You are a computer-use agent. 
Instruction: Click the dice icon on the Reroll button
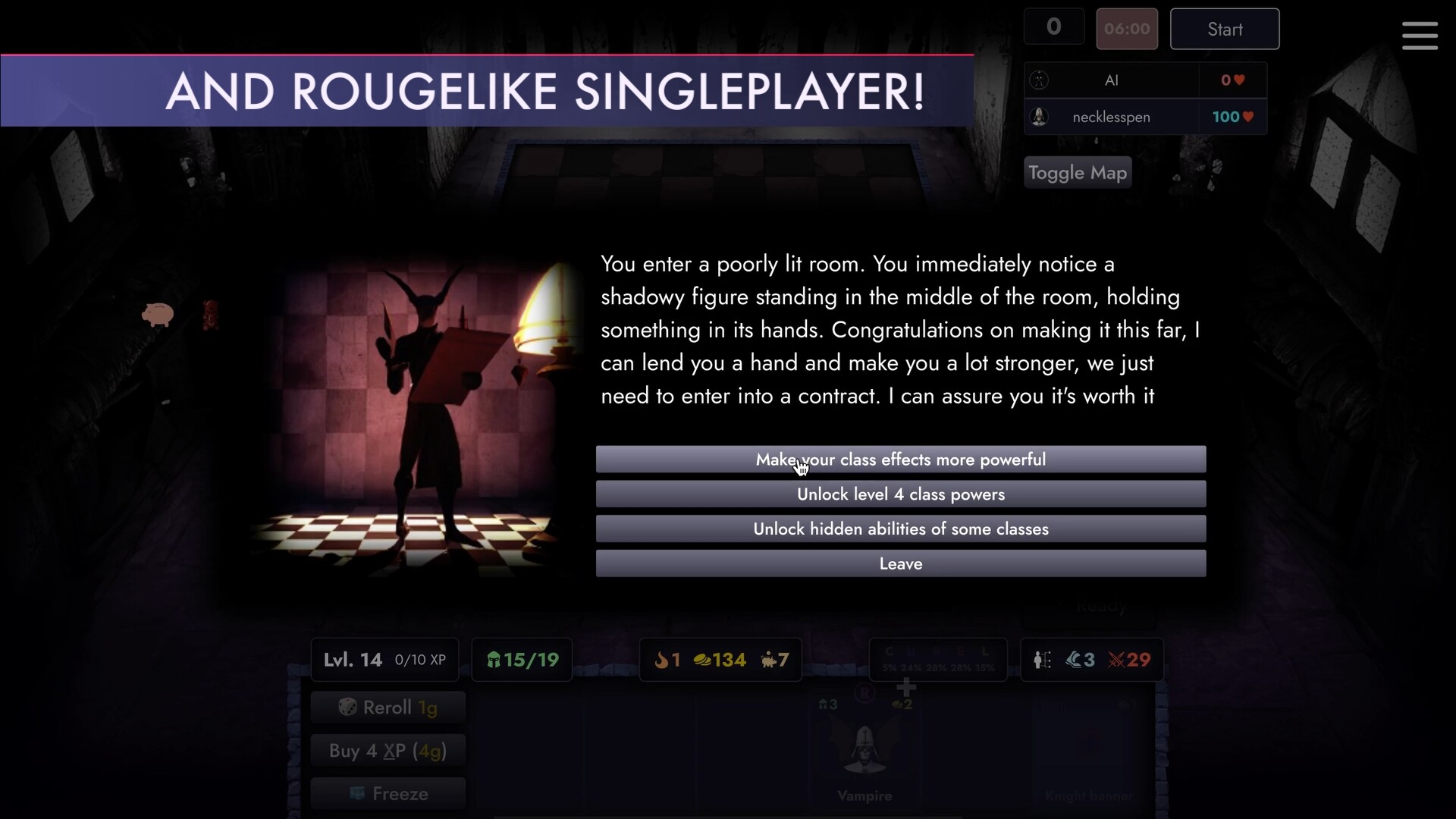coord(348,707)
